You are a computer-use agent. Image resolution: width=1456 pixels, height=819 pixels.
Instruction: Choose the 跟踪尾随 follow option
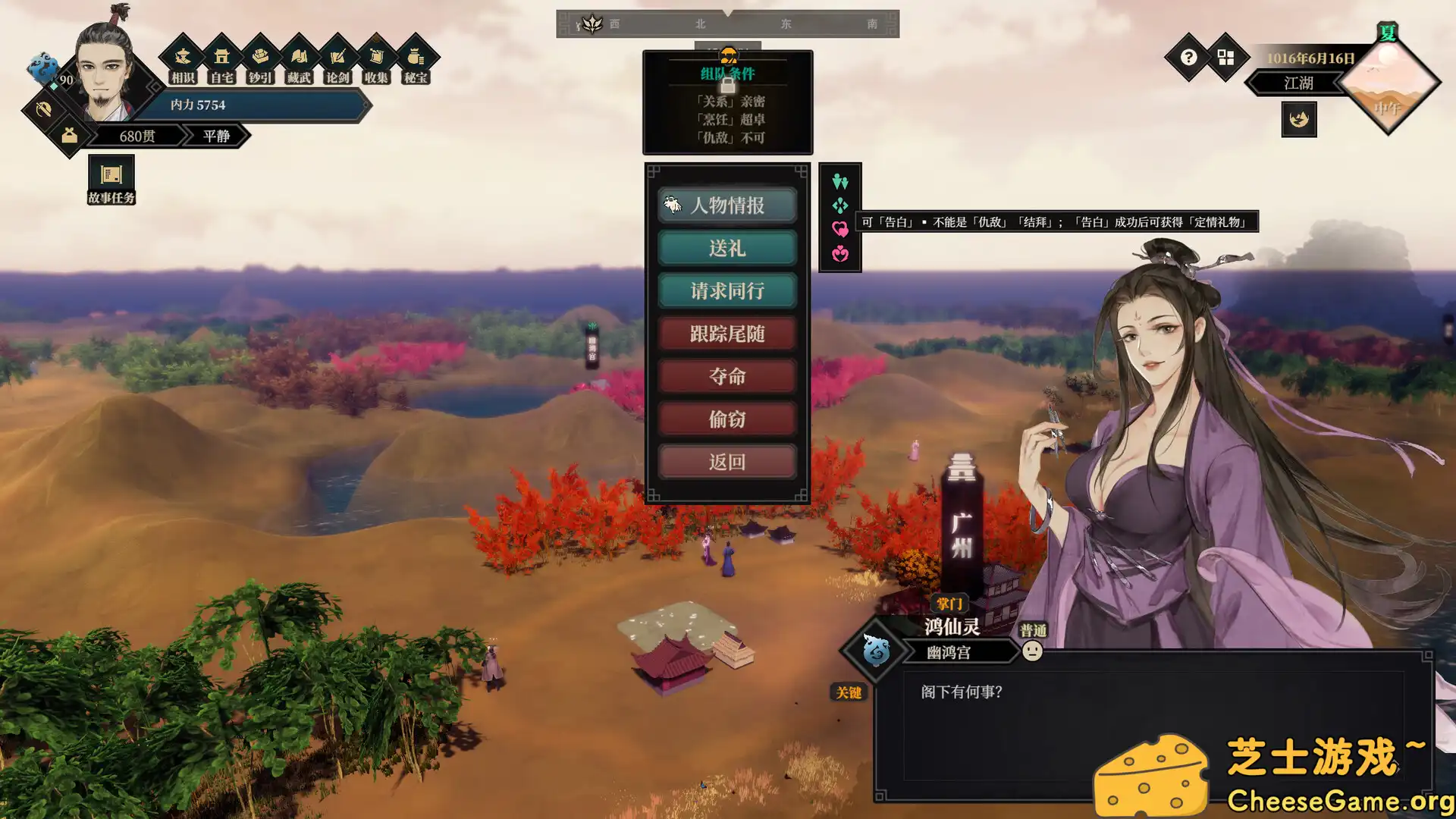726,334
